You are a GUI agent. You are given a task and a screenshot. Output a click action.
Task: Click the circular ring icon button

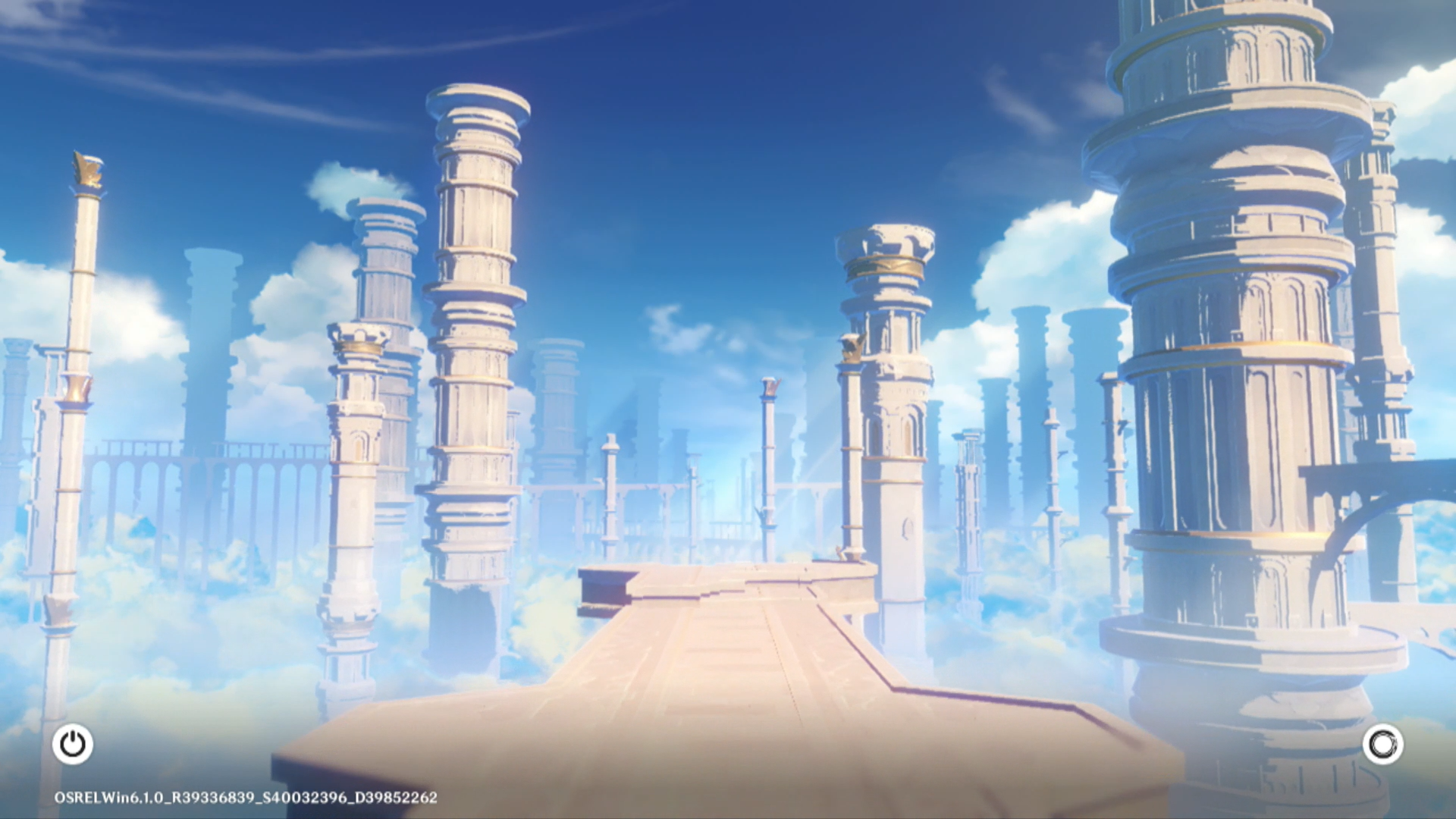click(1382, 744)
